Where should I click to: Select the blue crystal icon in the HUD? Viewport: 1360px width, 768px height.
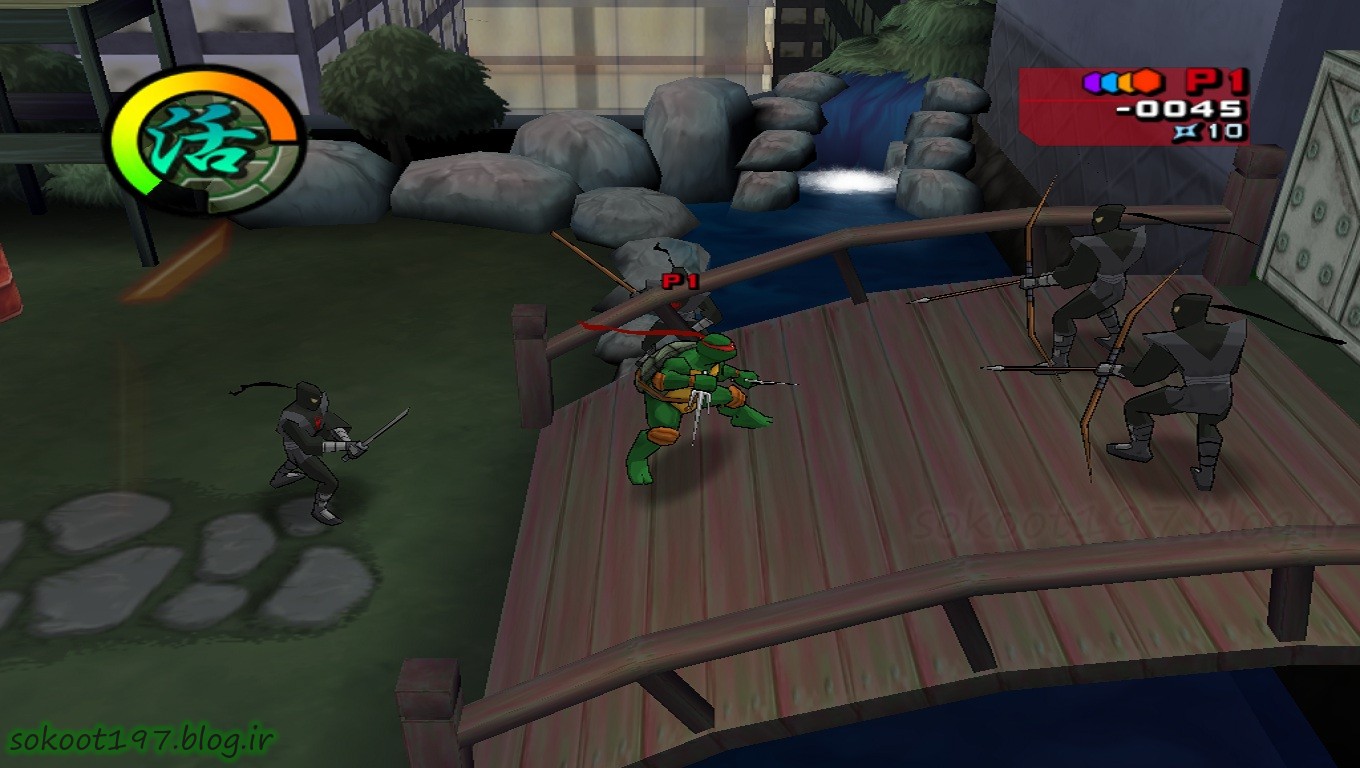tap(1110, 82)
